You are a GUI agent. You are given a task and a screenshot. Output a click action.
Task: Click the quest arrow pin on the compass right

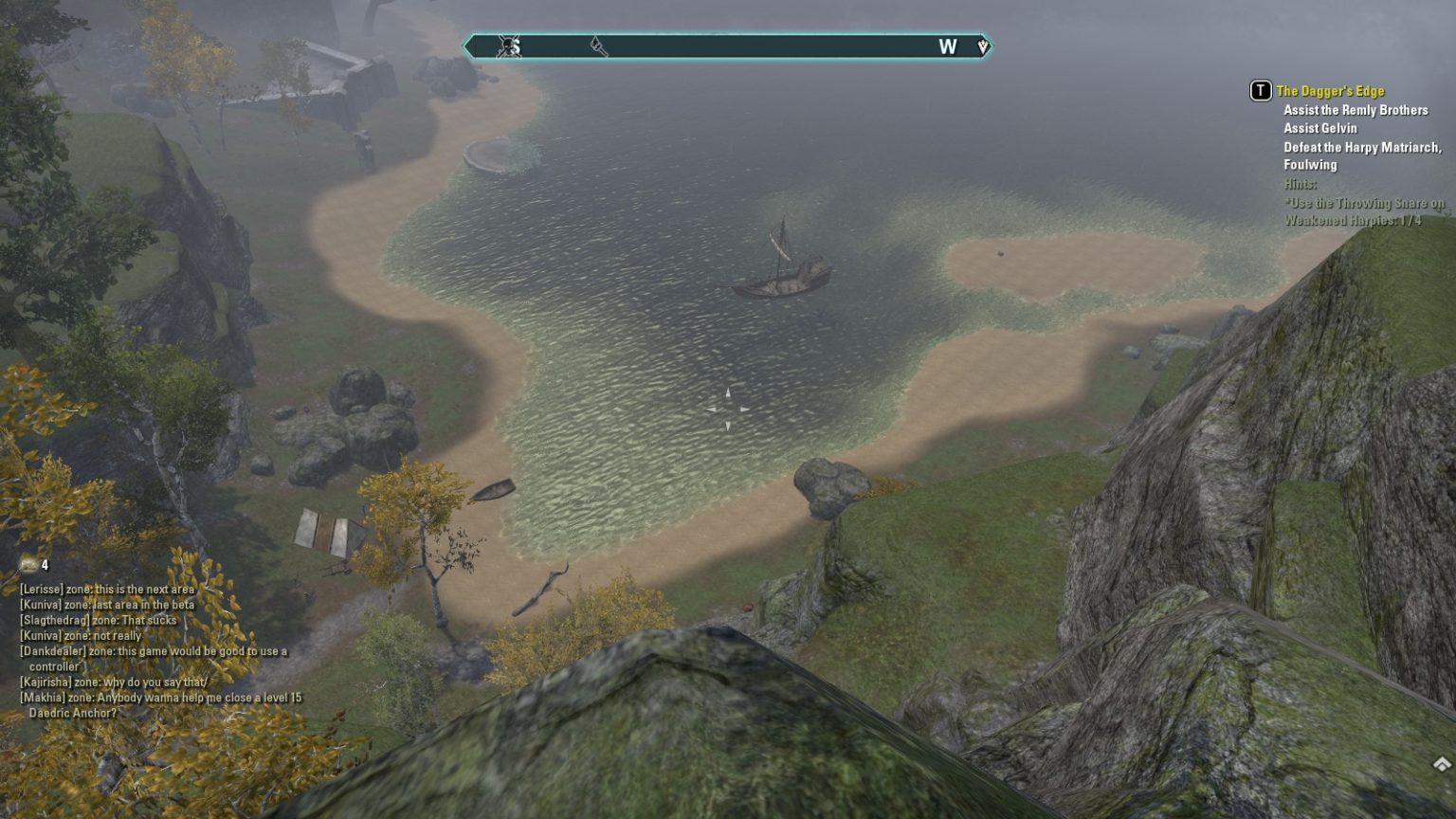click(982, 45)
